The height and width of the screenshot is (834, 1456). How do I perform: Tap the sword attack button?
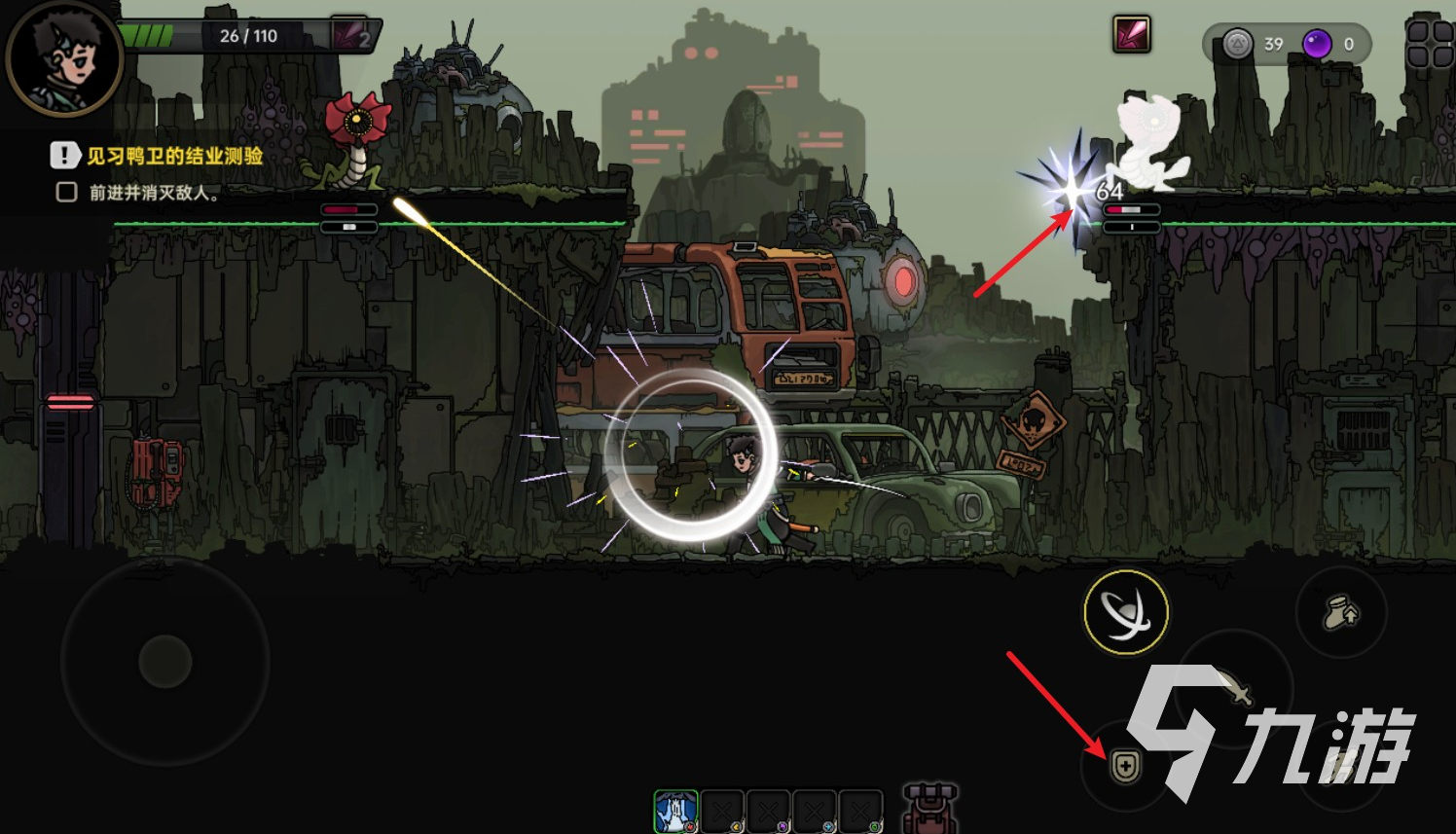[x=1234, y=687]
